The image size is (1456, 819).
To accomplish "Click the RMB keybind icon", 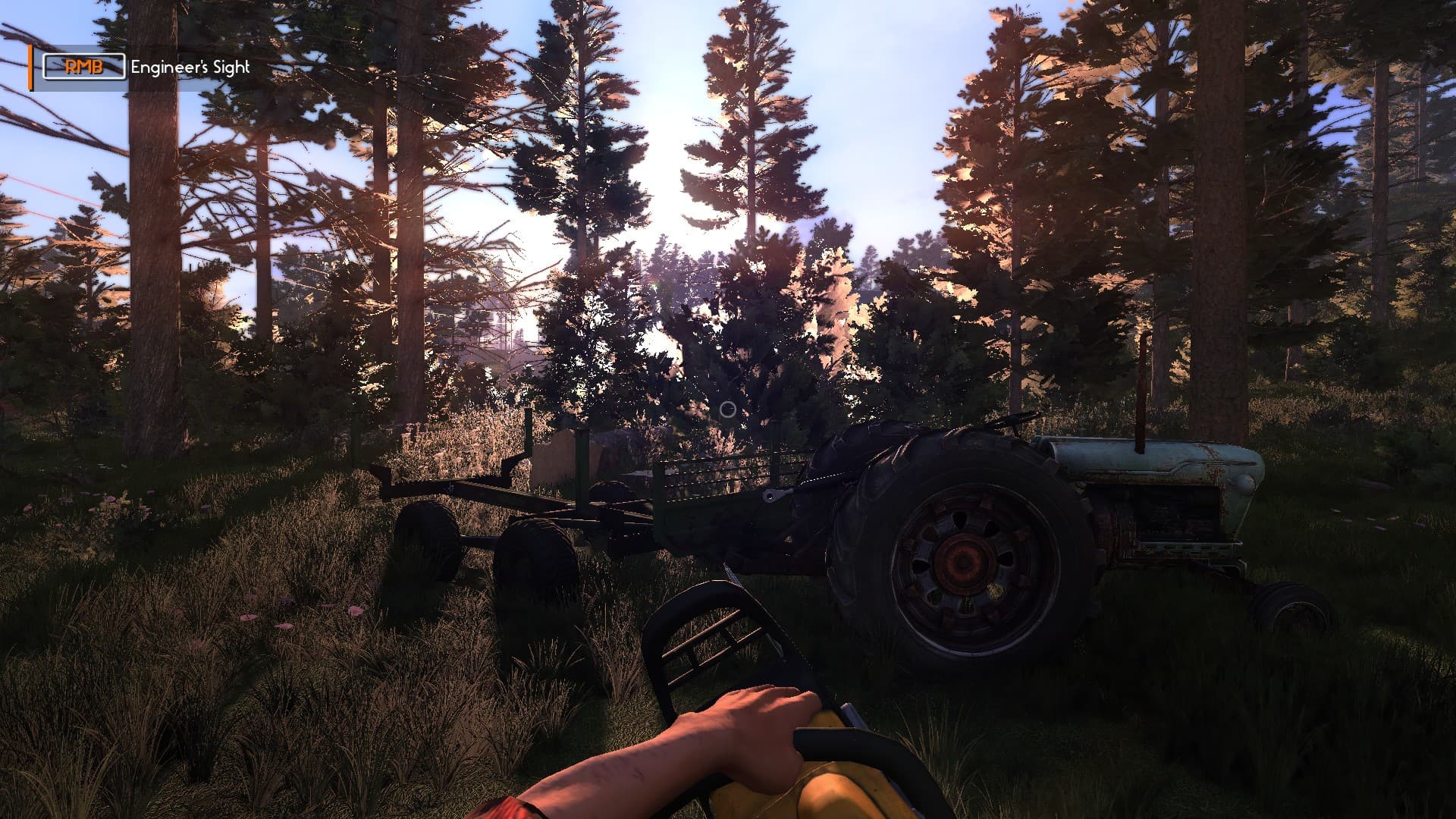I will pyautogui.click(x=83, y=67).
